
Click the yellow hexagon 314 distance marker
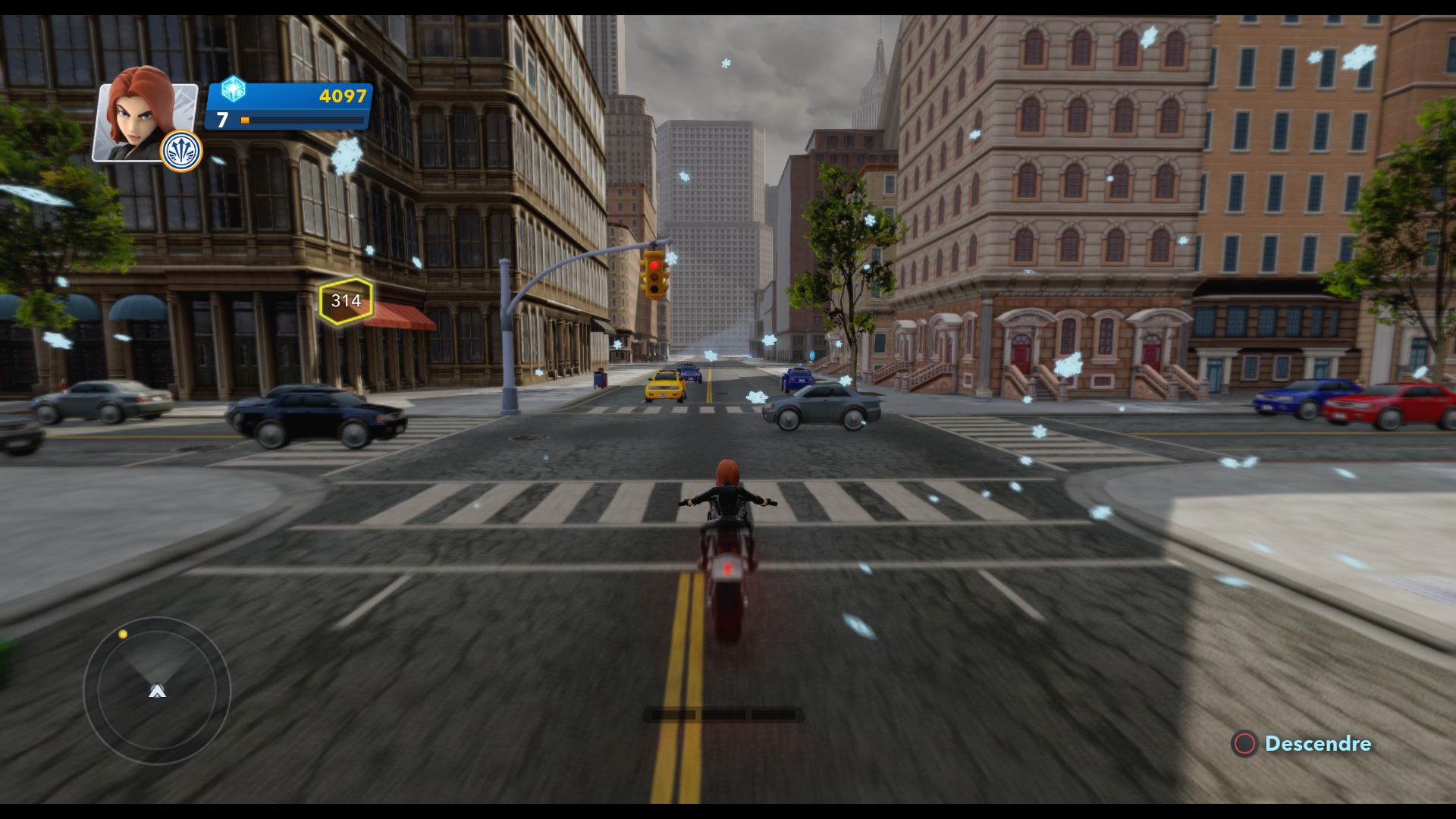[x=346, y=300]
